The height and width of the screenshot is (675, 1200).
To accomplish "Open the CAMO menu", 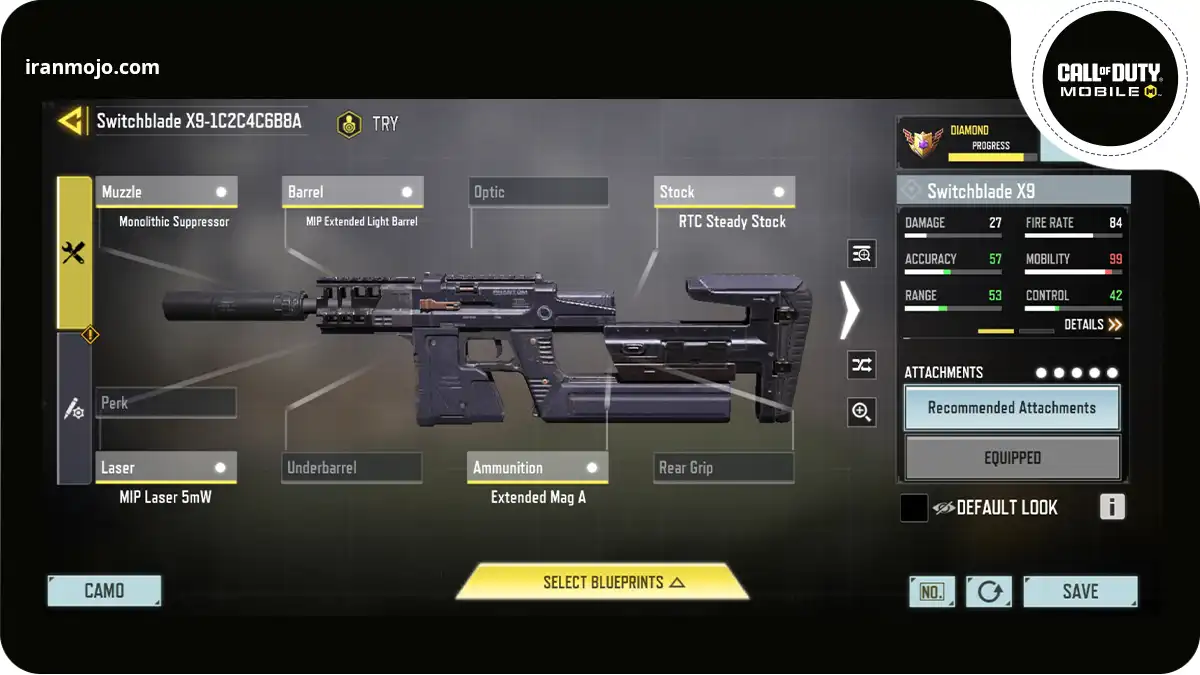I will tap(104, 591).
